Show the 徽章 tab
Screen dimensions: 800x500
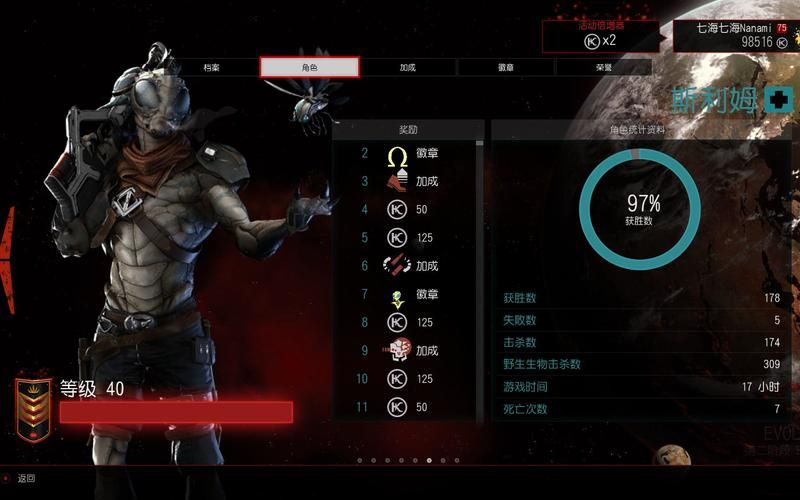tap(506, 67)
